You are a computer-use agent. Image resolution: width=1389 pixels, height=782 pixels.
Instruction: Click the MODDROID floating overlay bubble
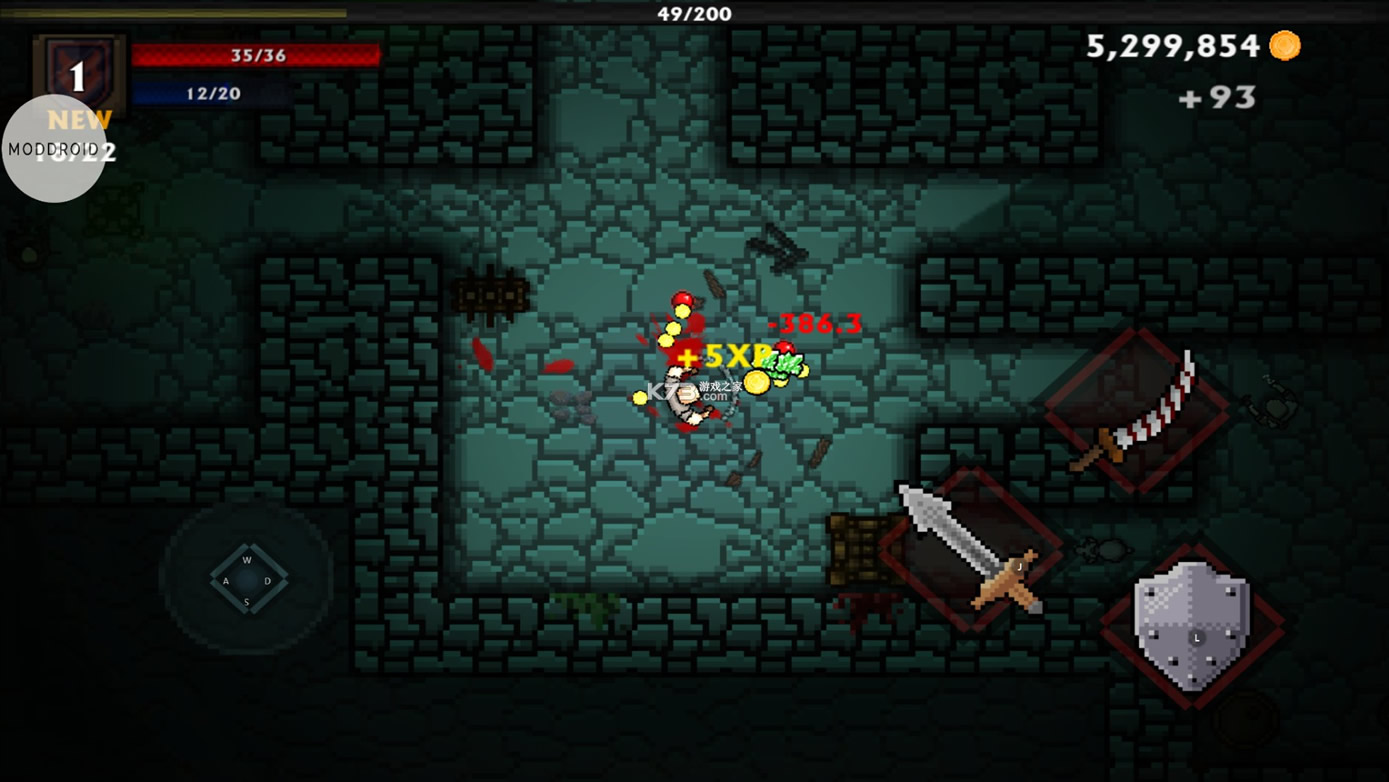point(54,150)
